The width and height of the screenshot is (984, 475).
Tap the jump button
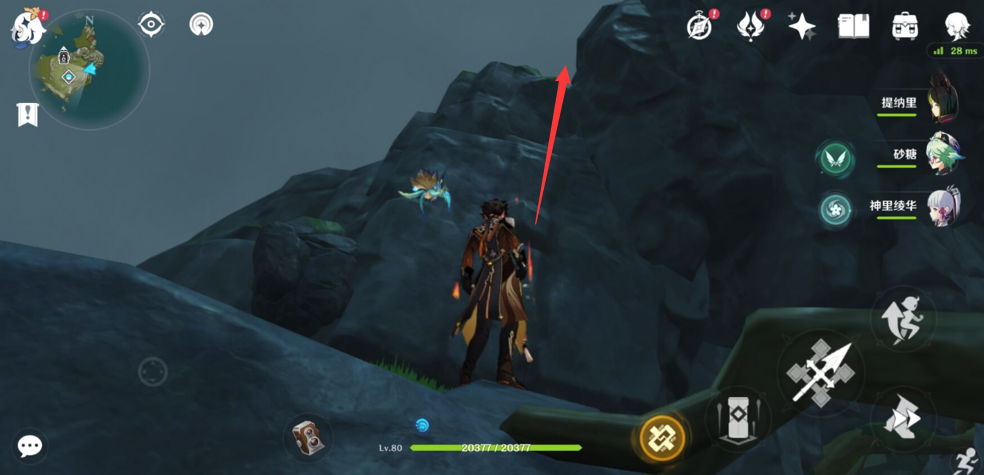[904, 320]
